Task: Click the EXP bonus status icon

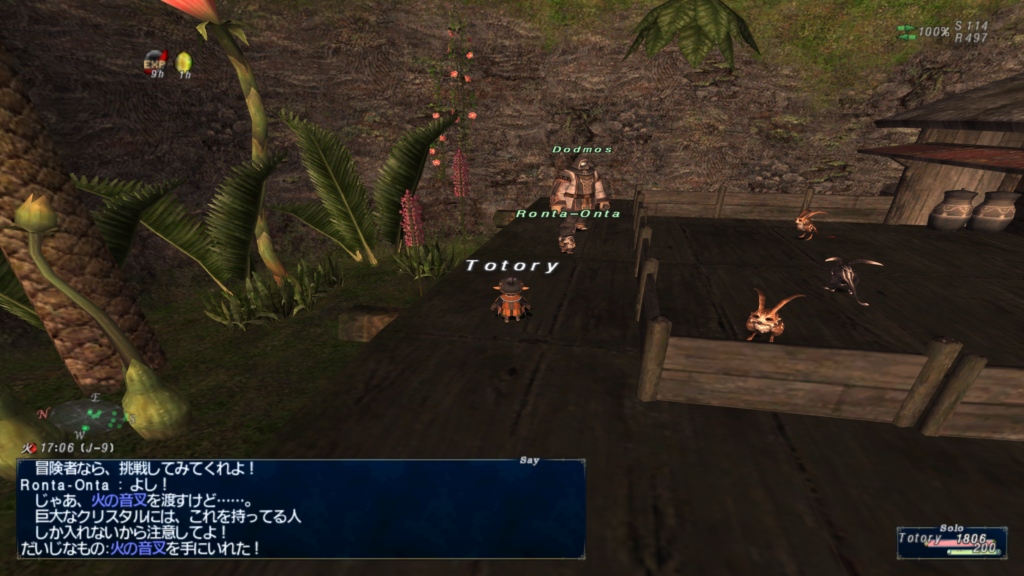Action: point(154,62)
